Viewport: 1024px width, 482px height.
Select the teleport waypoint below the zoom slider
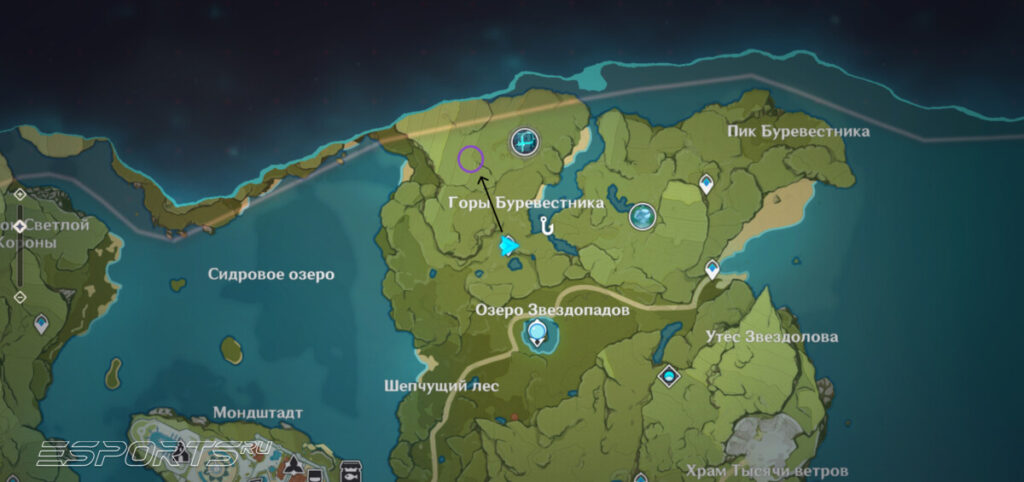(42, 323)
